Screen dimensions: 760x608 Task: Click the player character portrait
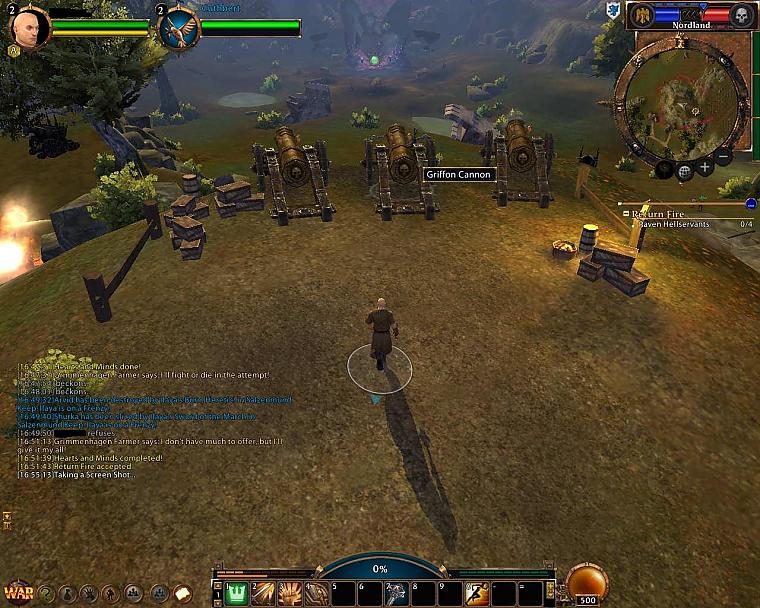[29, 28]
